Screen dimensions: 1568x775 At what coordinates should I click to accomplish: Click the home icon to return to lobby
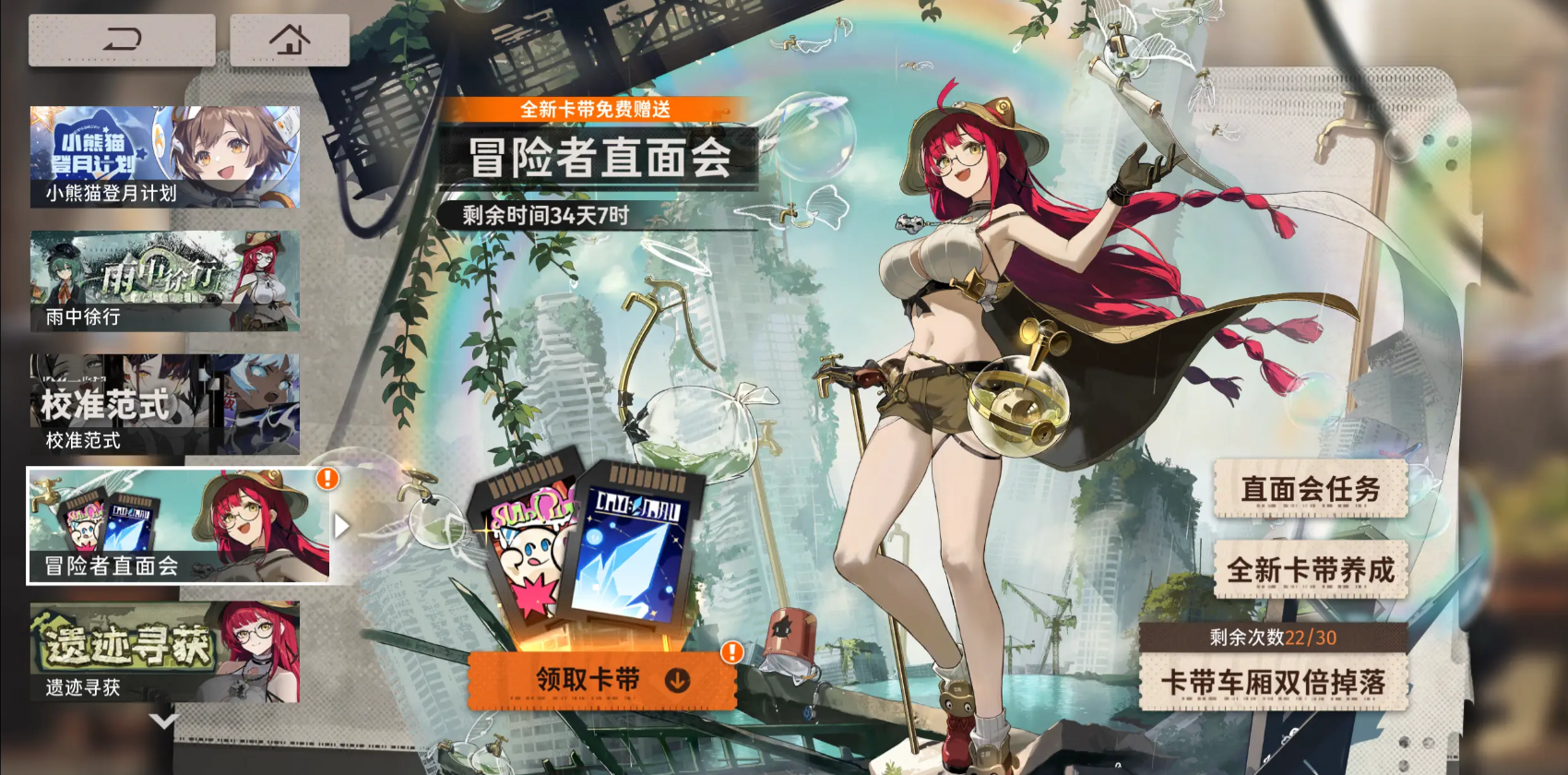(x=291, y=39)
